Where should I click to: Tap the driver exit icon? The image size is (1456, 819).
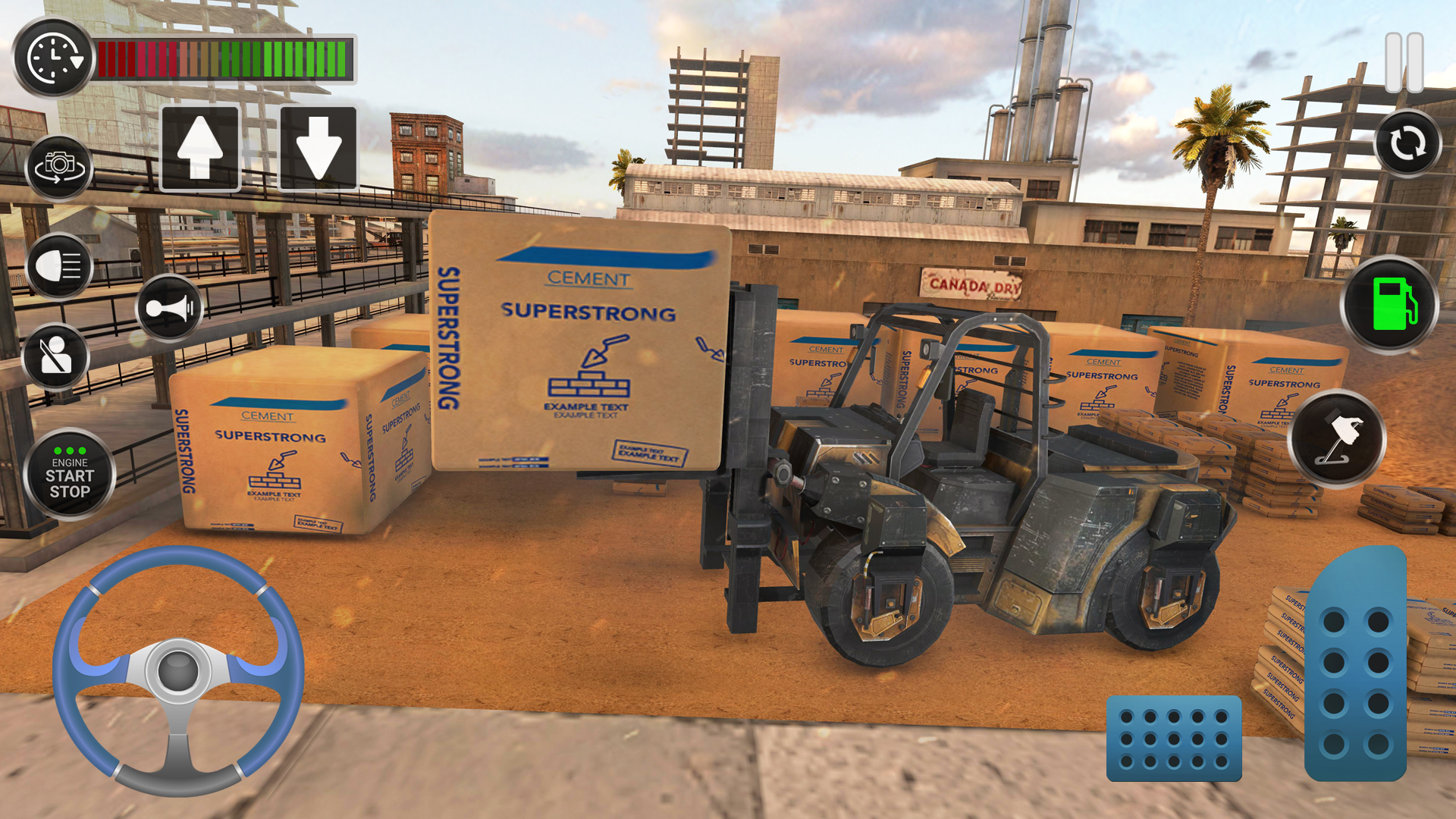tap(55, 356)
